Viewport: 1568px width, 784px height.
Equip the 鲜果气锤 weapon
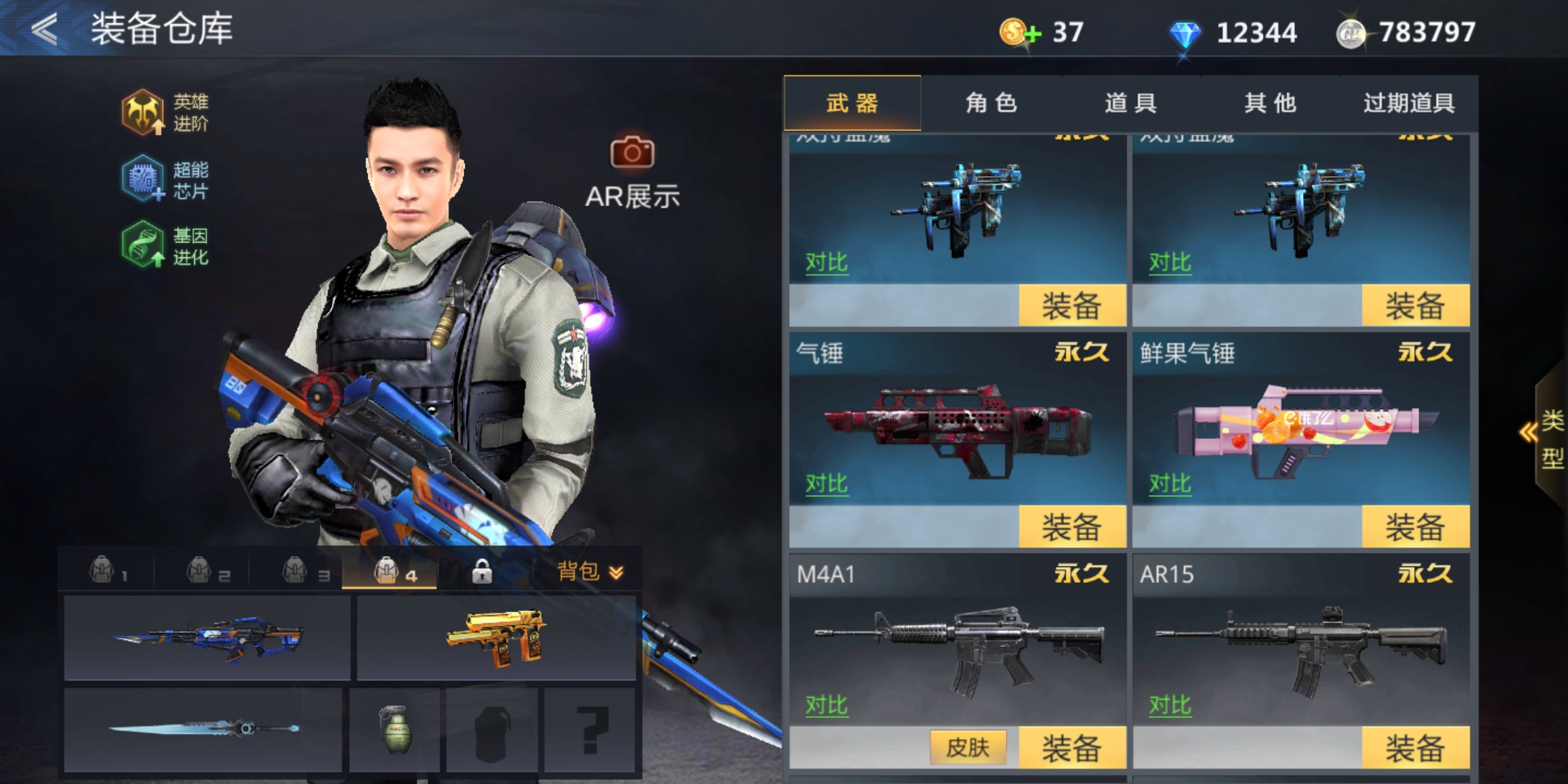tap(1415, 526)
